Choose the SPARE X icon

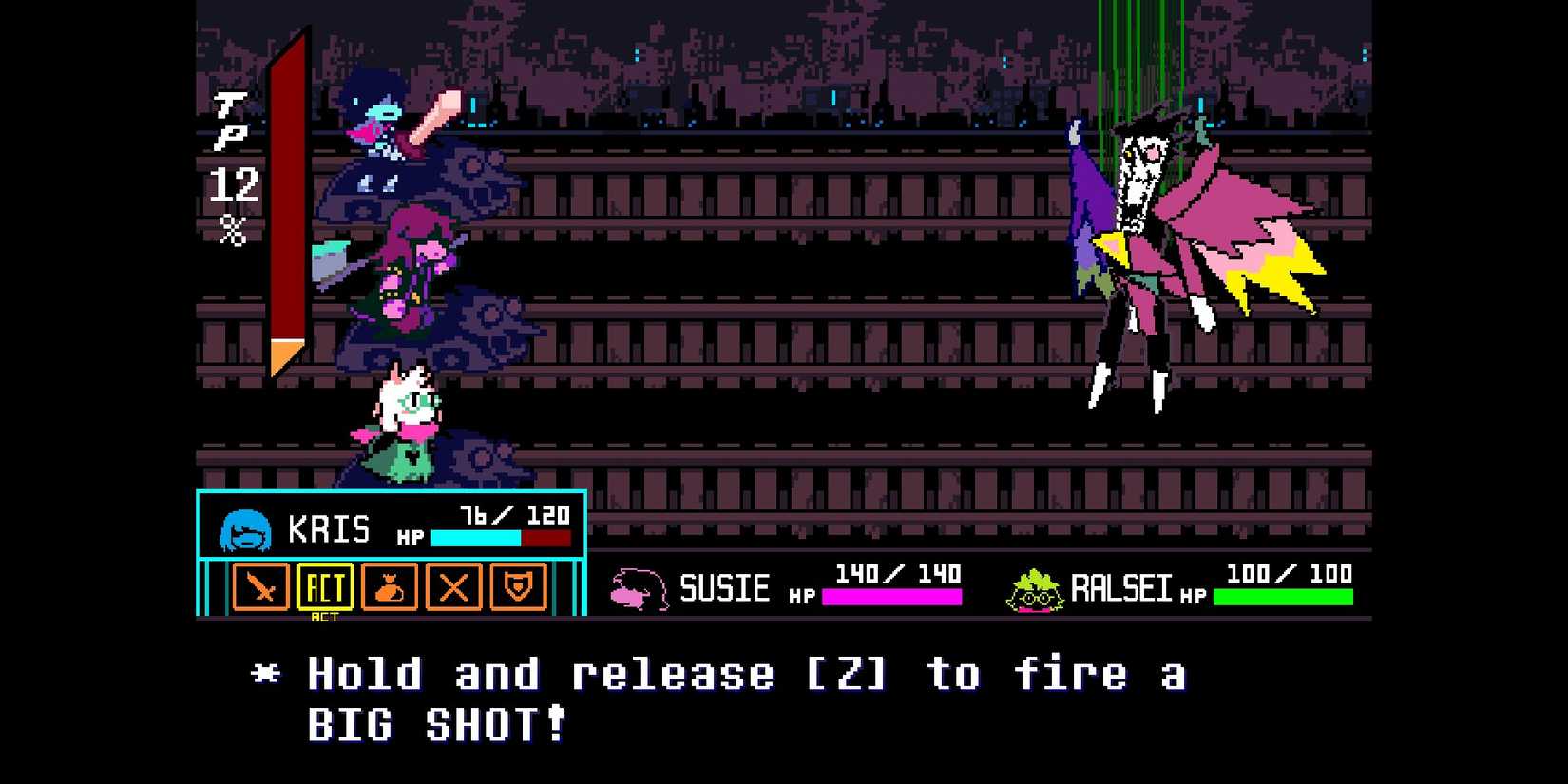tap(454, 589)
